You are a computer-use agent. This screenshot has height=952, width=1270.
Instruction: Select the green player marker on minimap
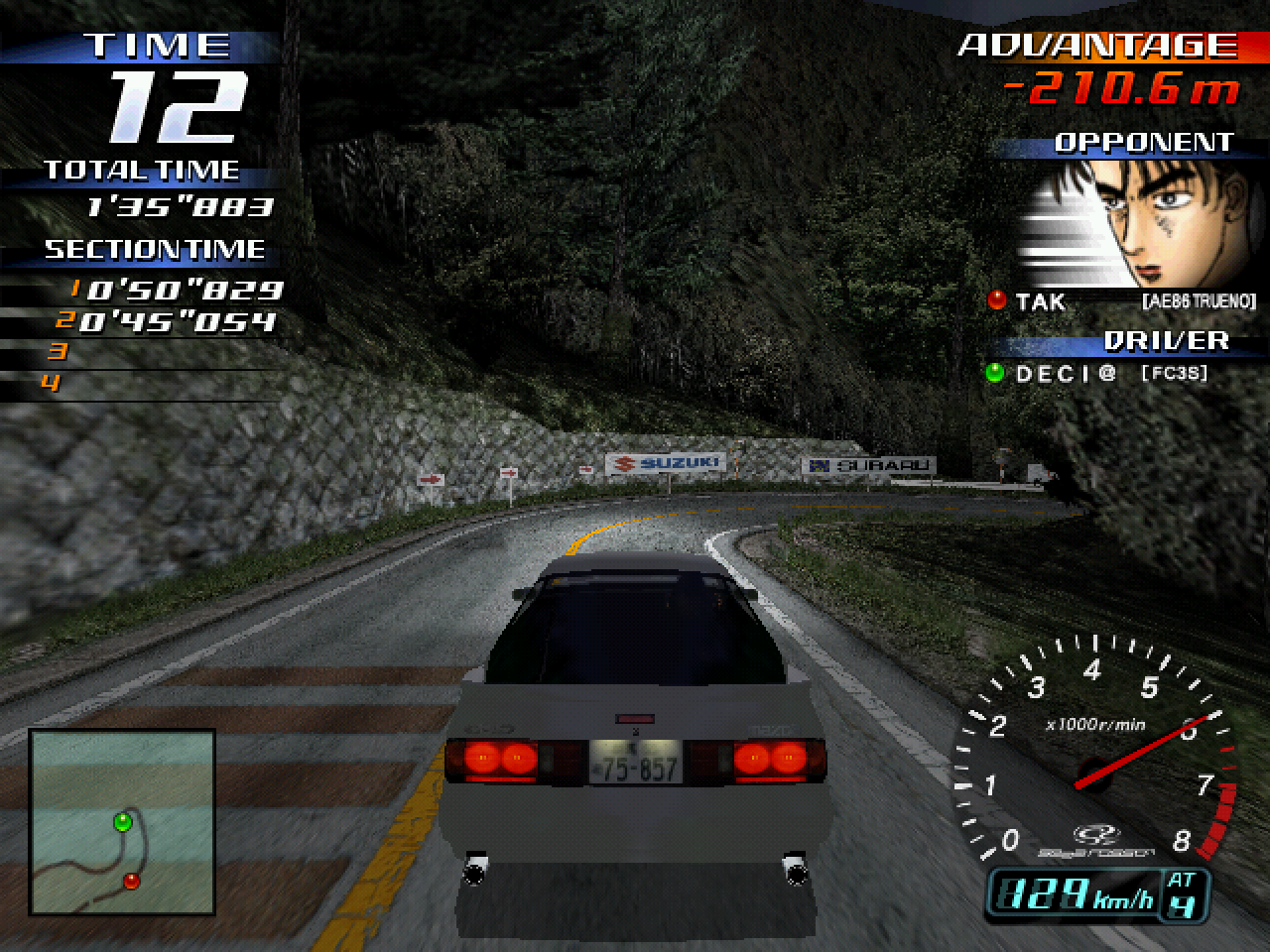click(123, 822)
